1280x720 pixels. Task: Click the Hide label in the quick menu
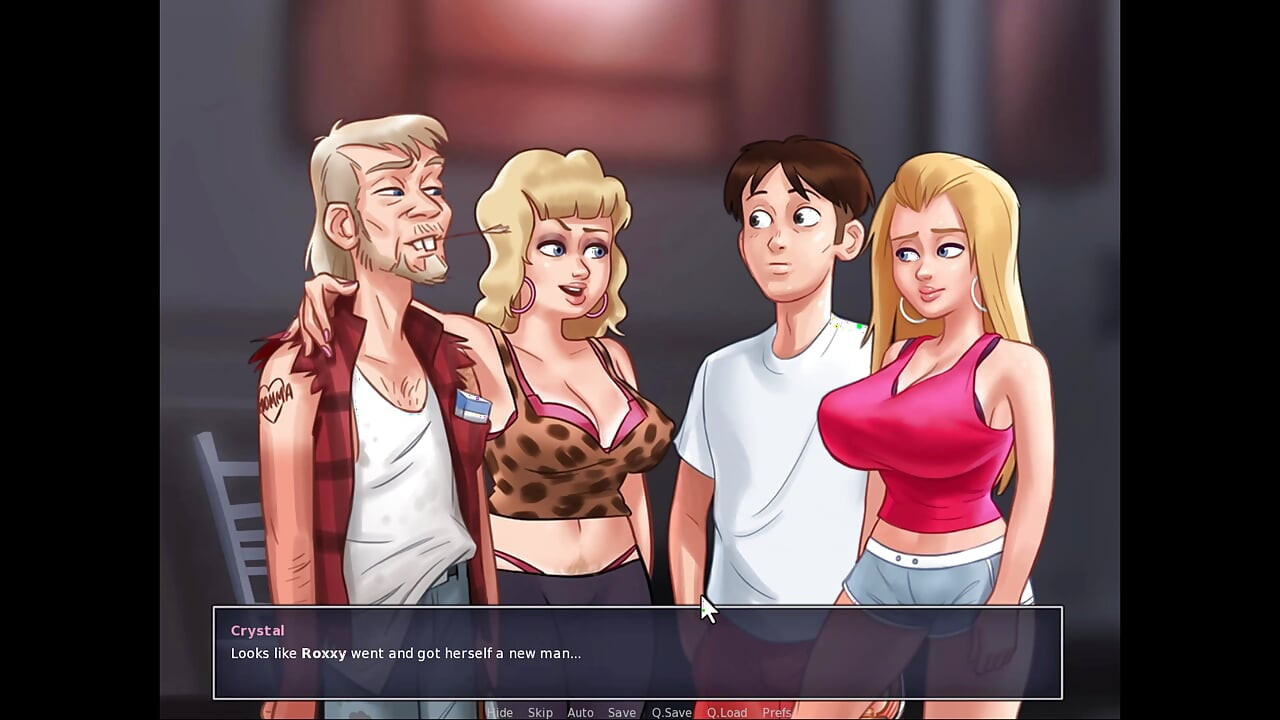[500, 712]
